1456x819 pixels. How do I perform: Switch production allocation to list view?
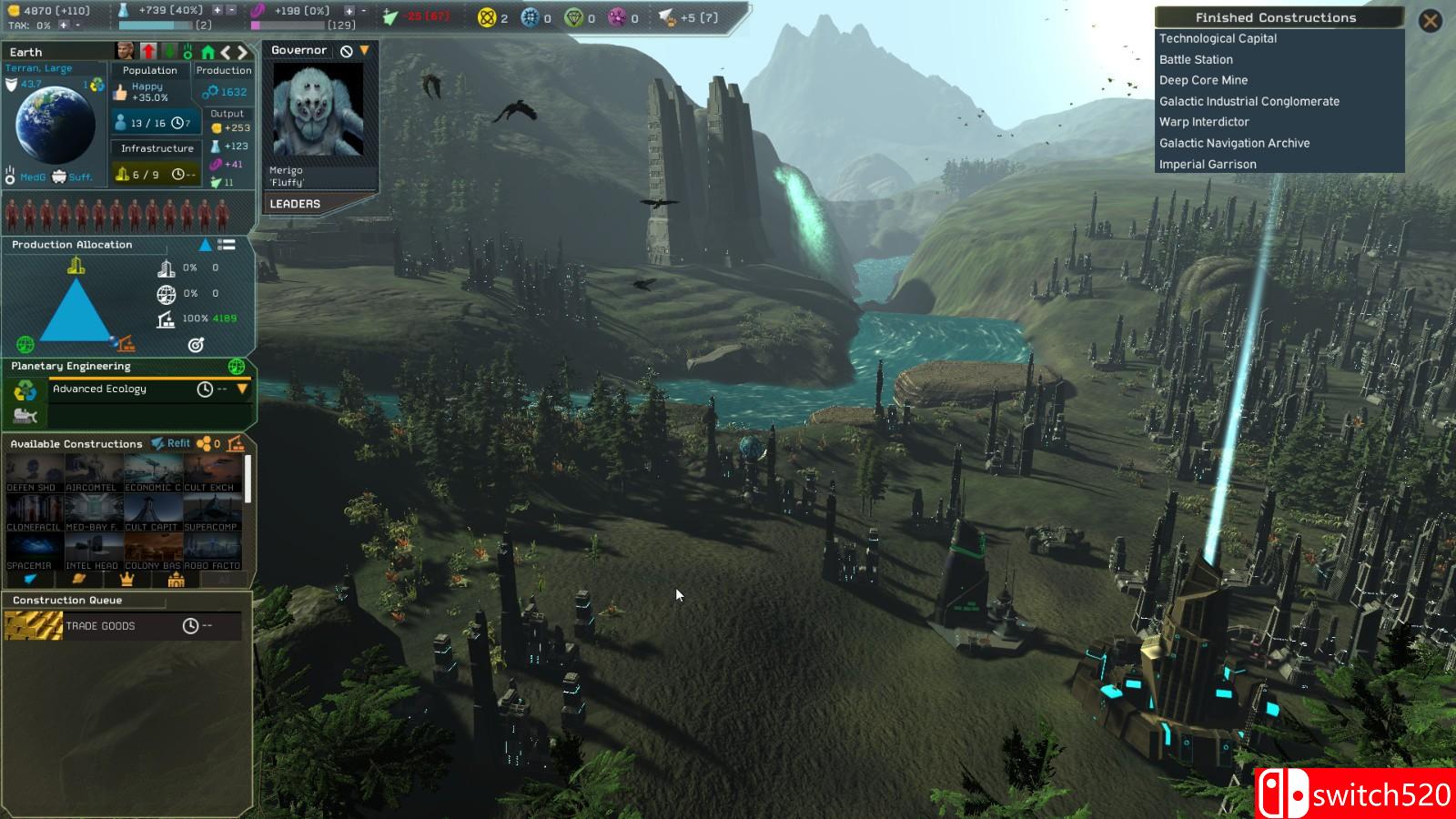pos(227,245)
